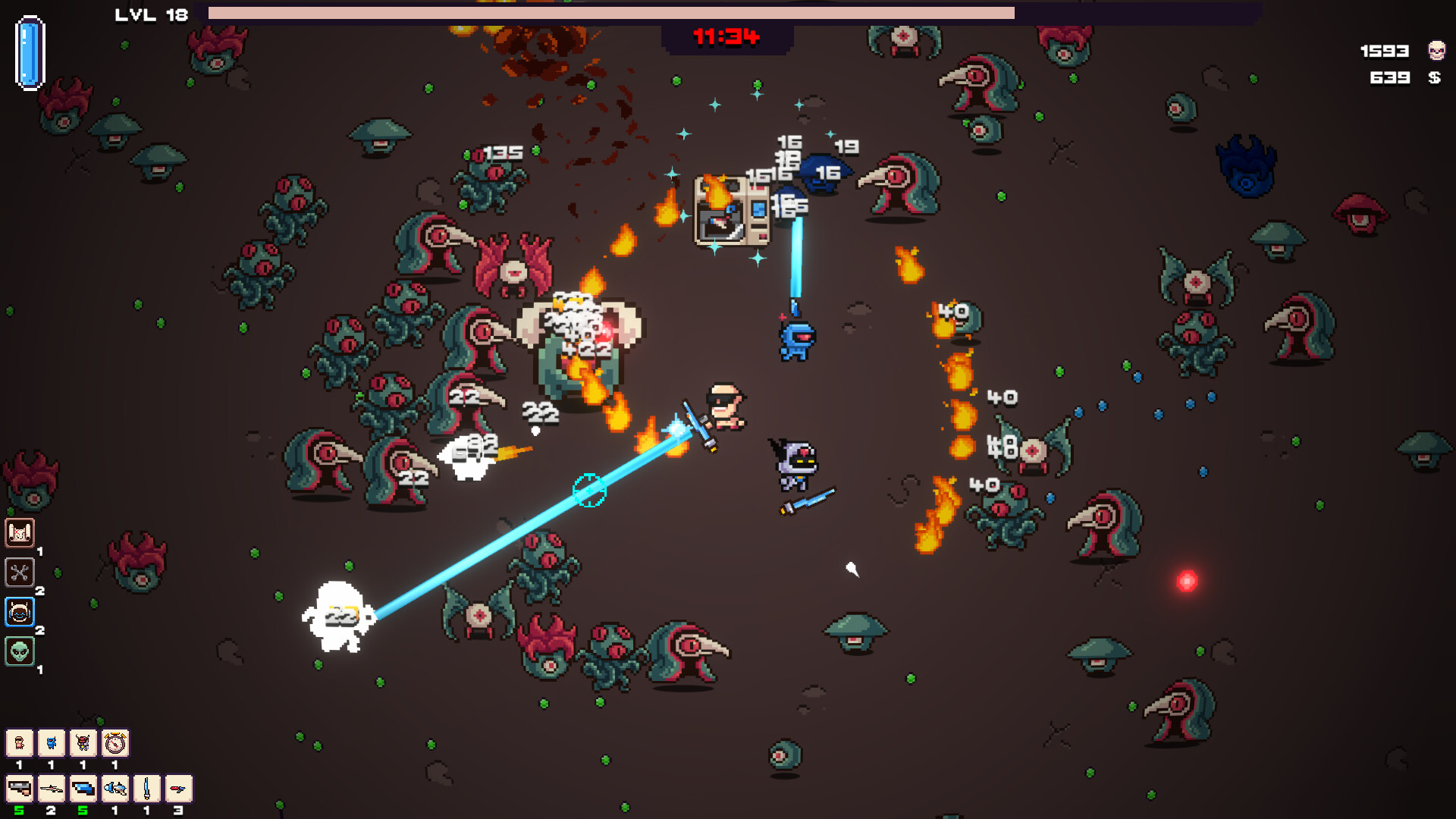Screen dimensions: 1456x819
Task: Select the sword weapon slot
Action: click(146, 789)
